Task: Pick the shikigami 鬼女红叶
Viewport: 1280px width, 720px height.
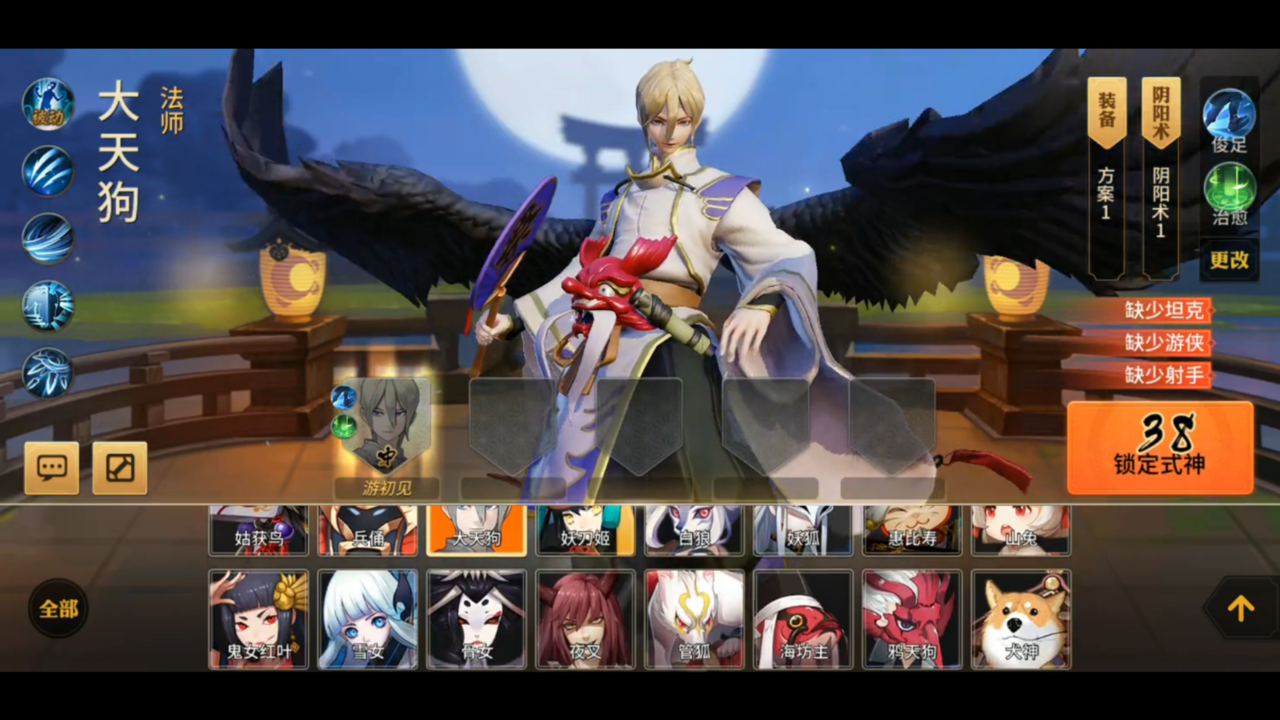Action: (258, 619)
